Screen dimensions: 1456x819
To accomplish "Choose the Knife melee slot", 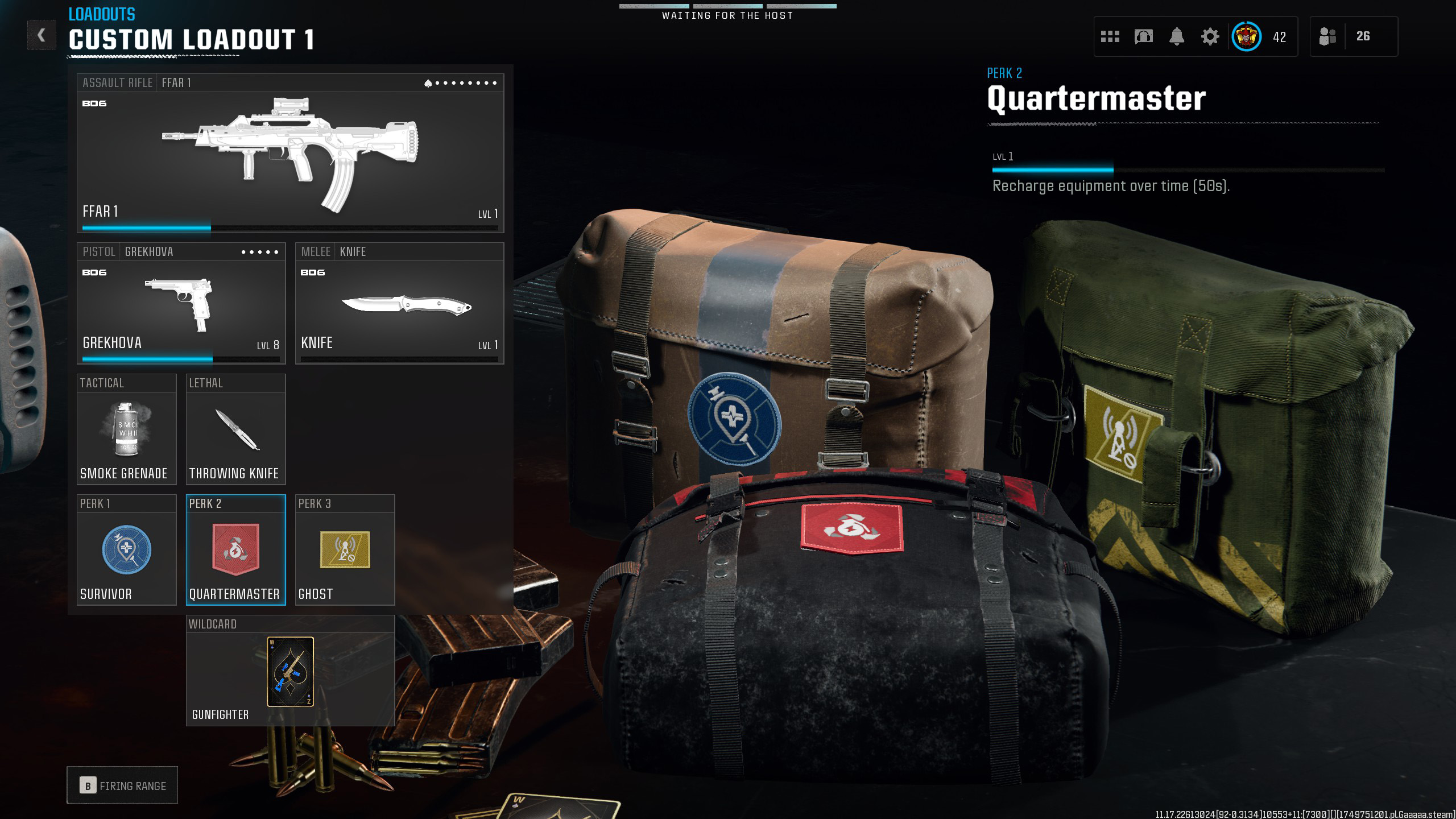I will pyautogui.click(x=399, y=304).
